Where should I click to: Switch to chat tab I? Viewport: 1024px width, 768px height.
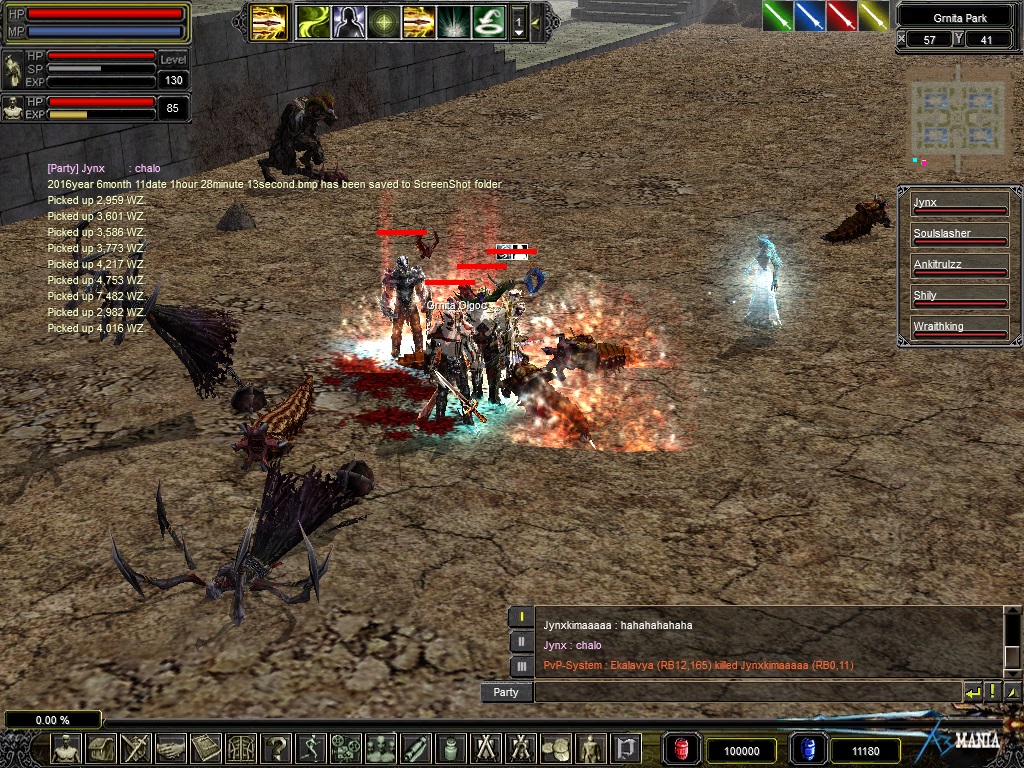coord(521,617)
